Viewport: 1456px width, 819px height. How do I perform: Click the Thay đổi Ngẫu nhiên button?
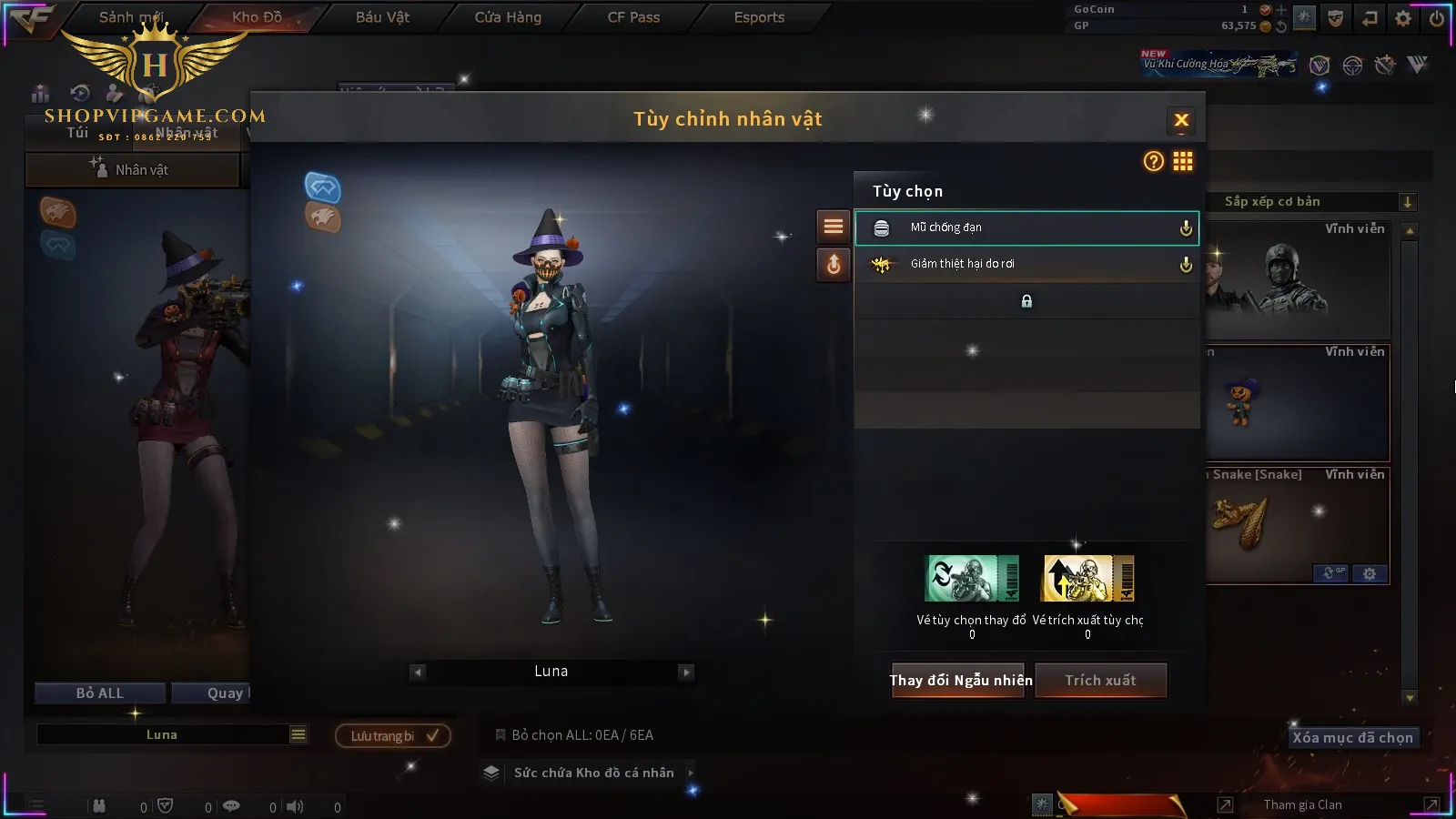pos(960,680)
